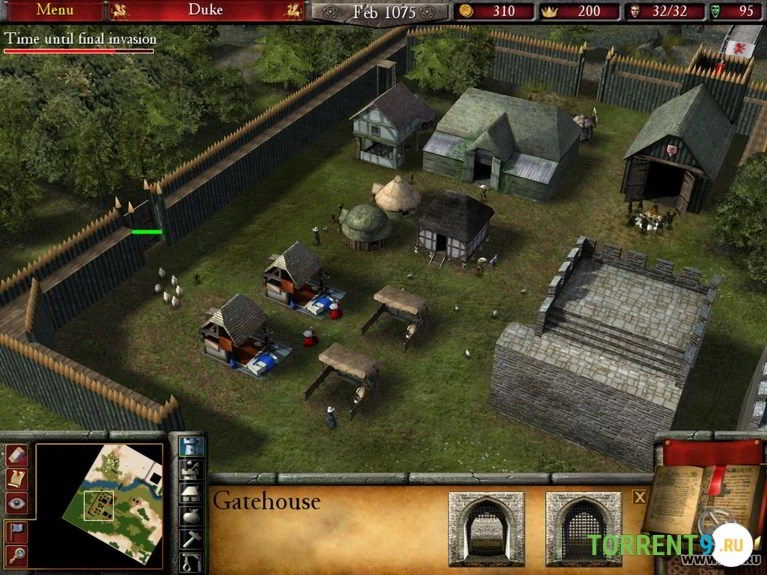Screen dimensions: 767x575
Task: Select the house building category
Action: pyautogui.click(x=190, y=493)
